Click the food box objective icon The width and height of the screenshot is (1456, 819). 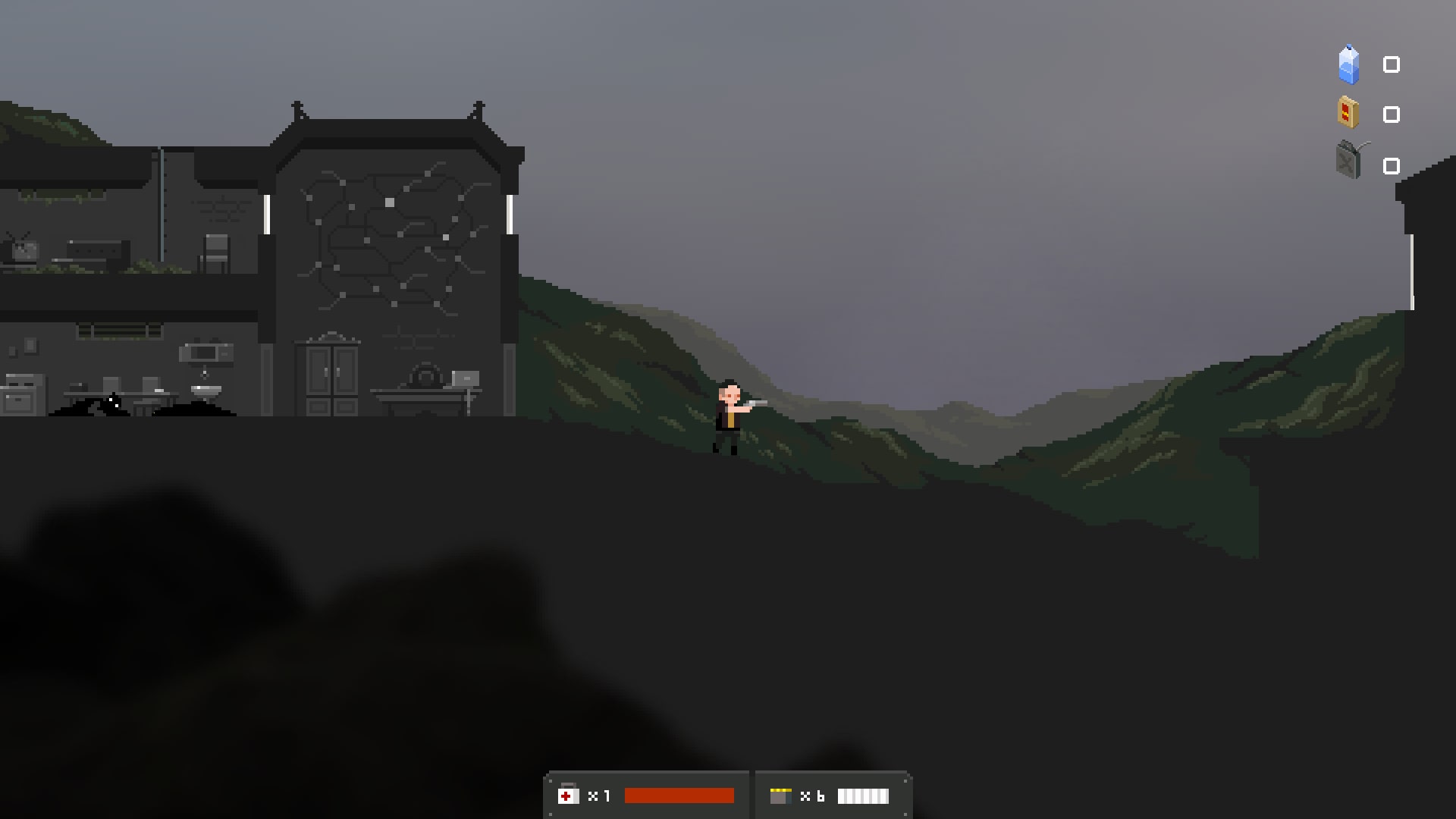1348,114
